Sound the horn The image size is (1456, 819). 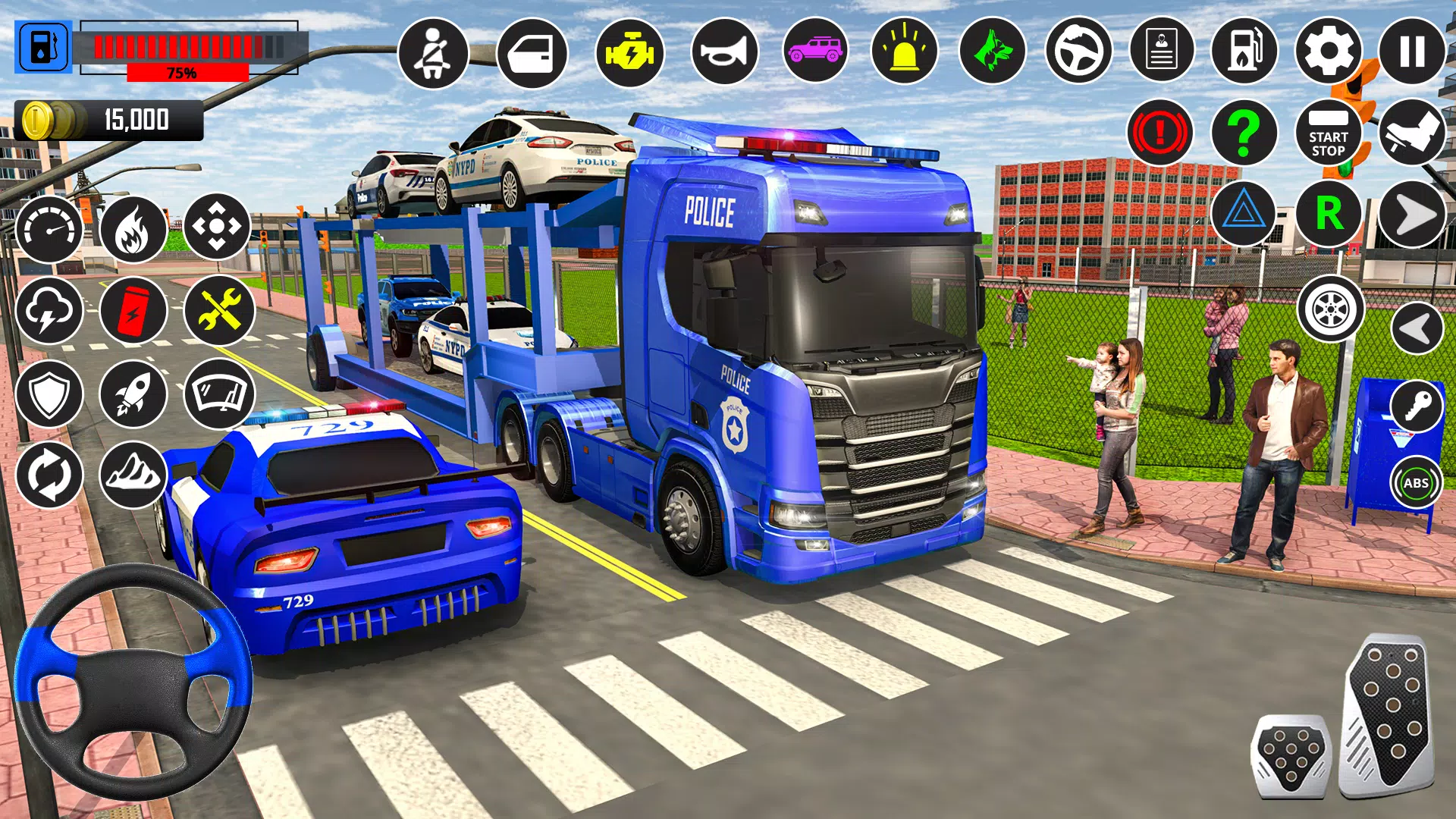point(724,52)
